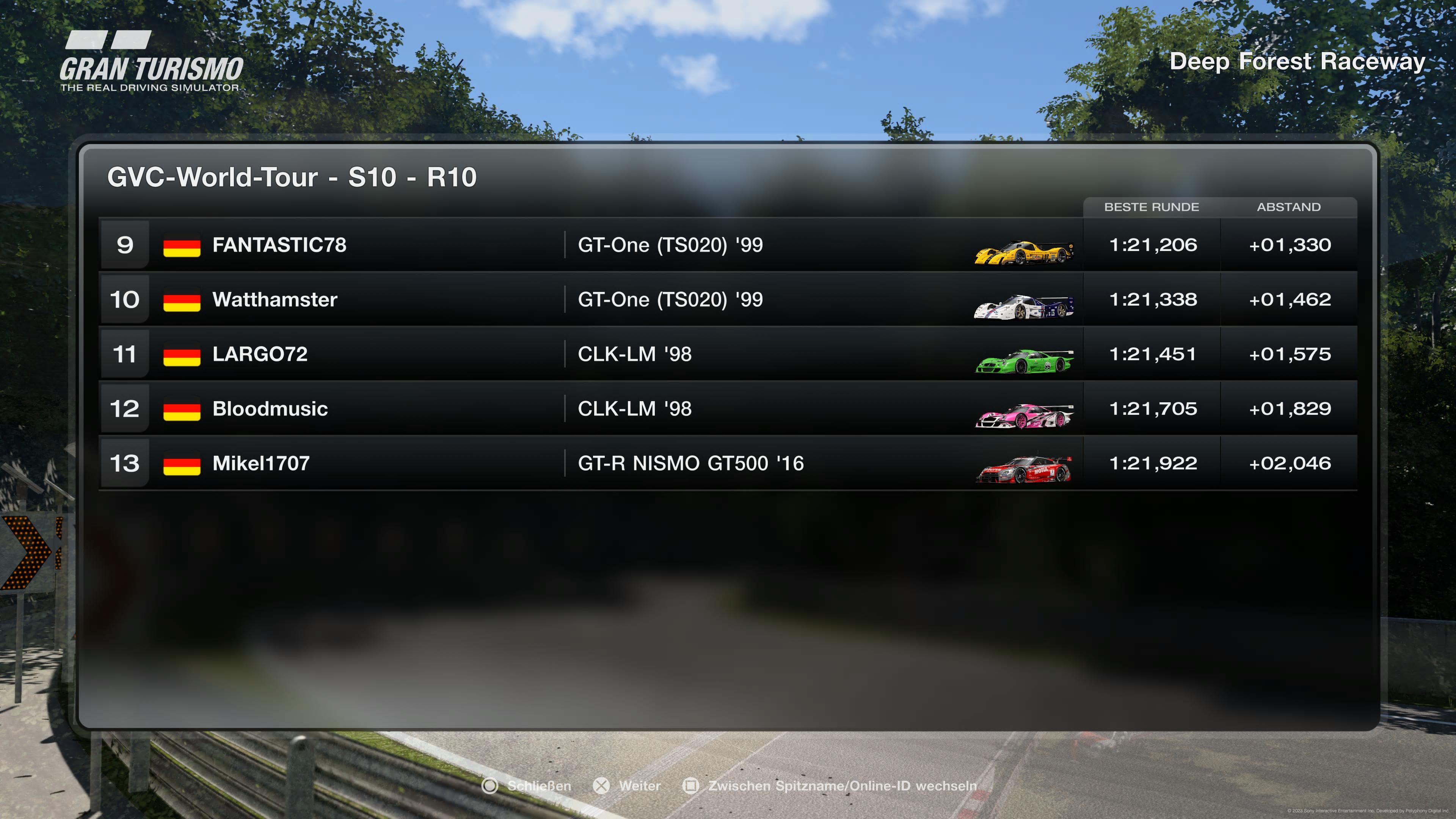Select the BESTE RUNDE column header

coord(1152,207)
